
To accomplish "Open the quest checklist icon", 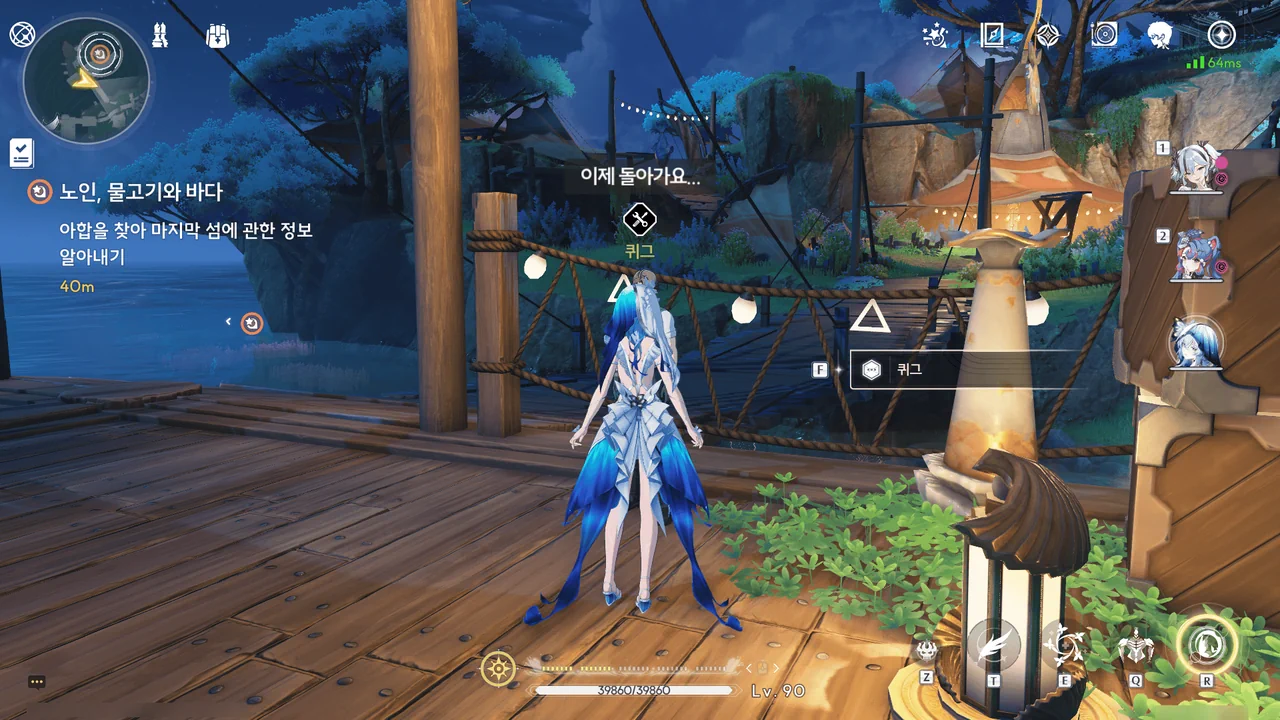I will pyautogui.click(x=22, y=153).
